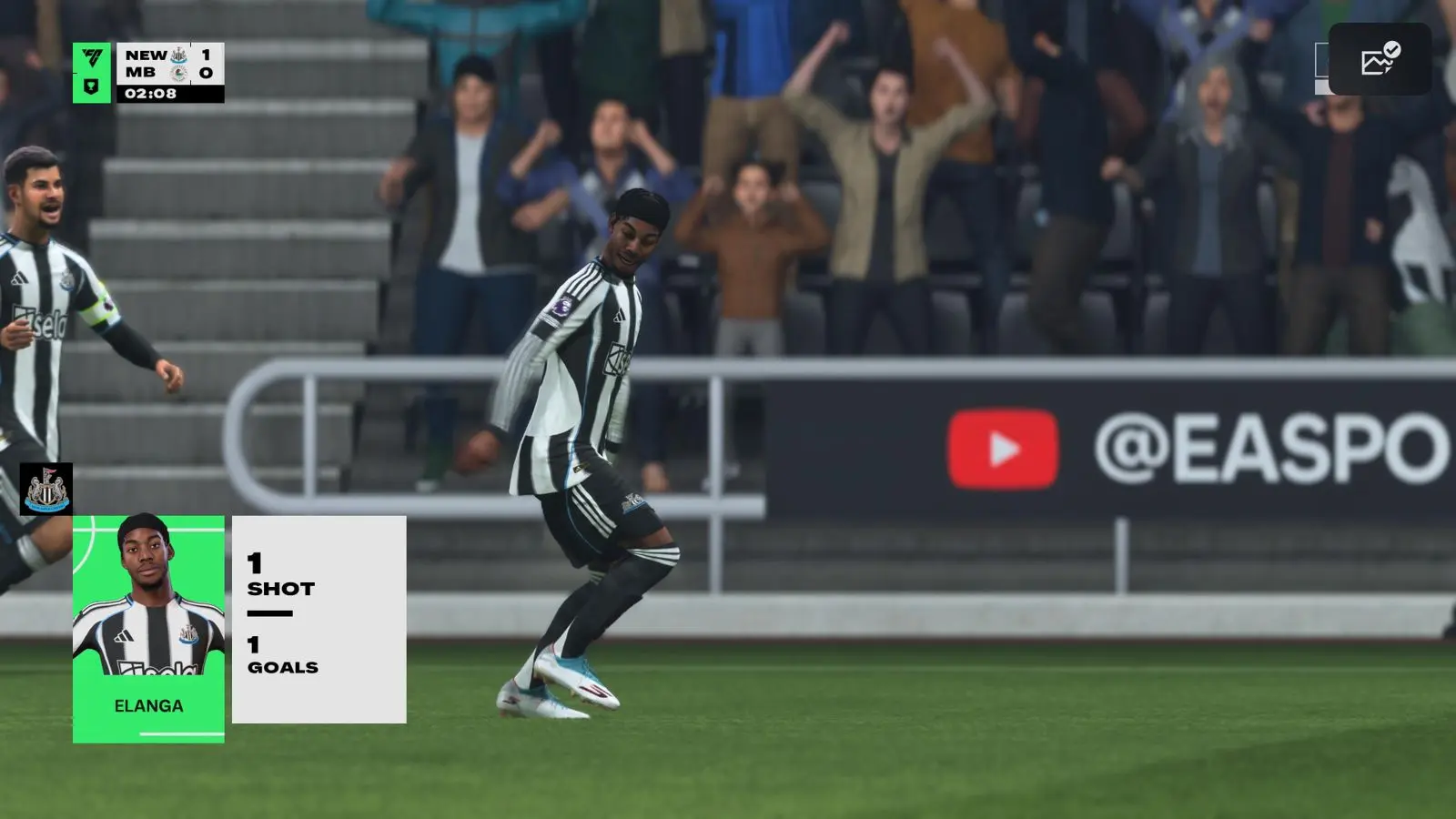
Task: Select the Elanga player portrait thumbnail
Action: 147,596
